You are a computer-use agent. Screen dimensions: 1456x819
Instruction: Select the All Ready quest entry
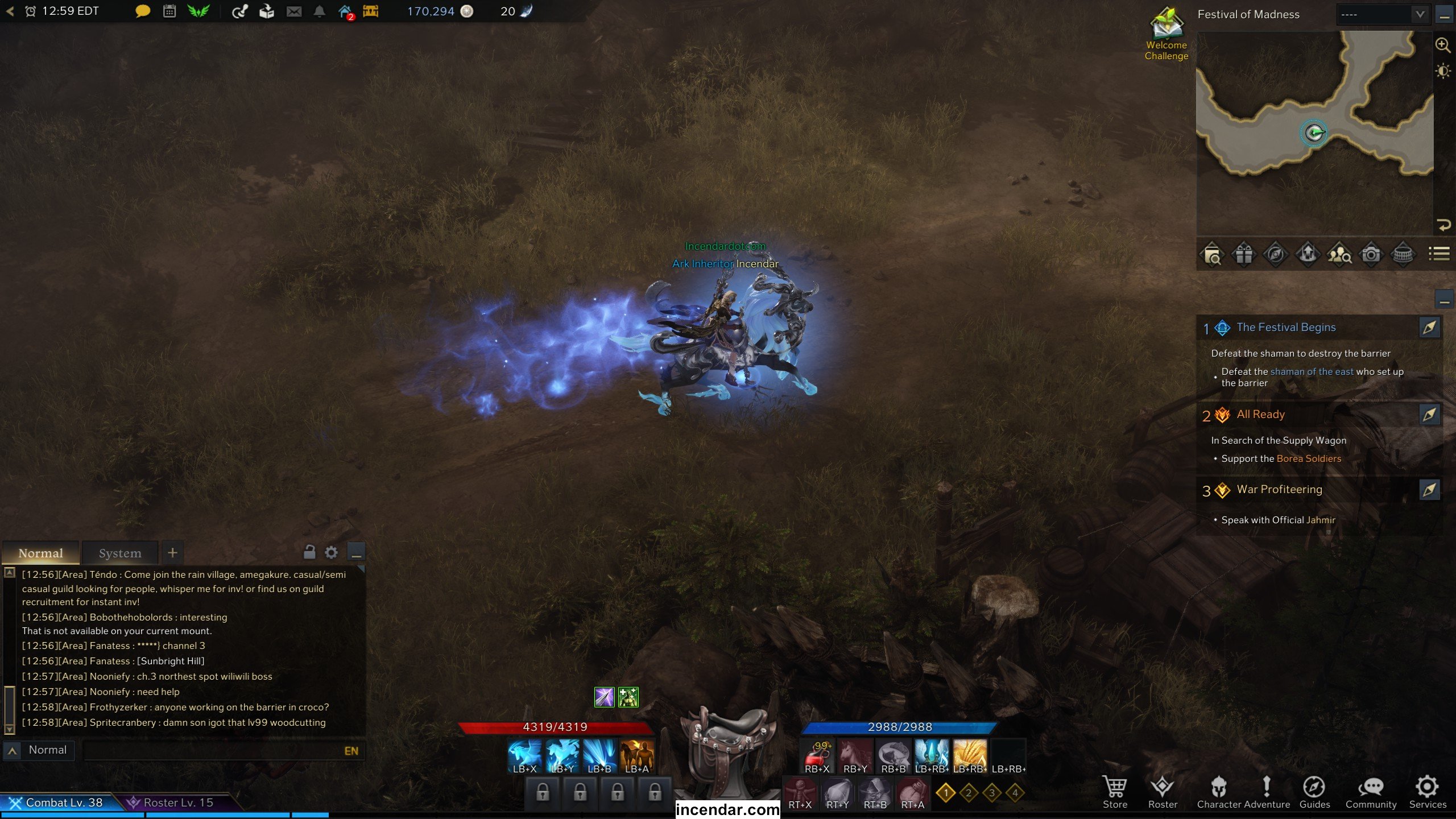[x=1260, y=415]
